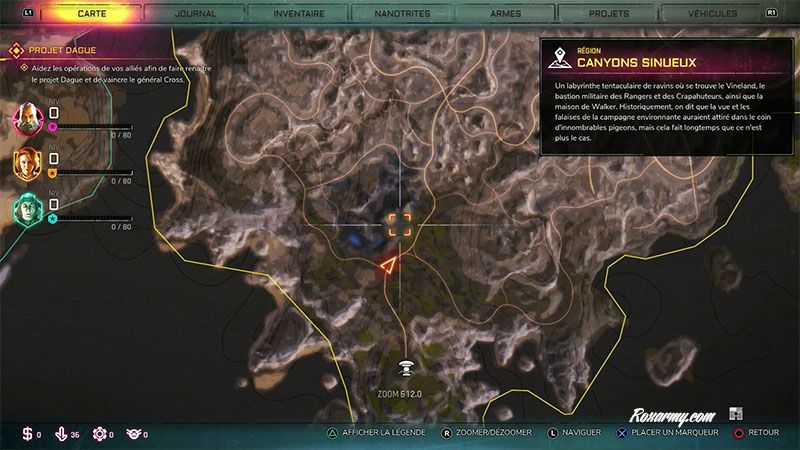Switch to the Véhicules tab

pos(713,14)
